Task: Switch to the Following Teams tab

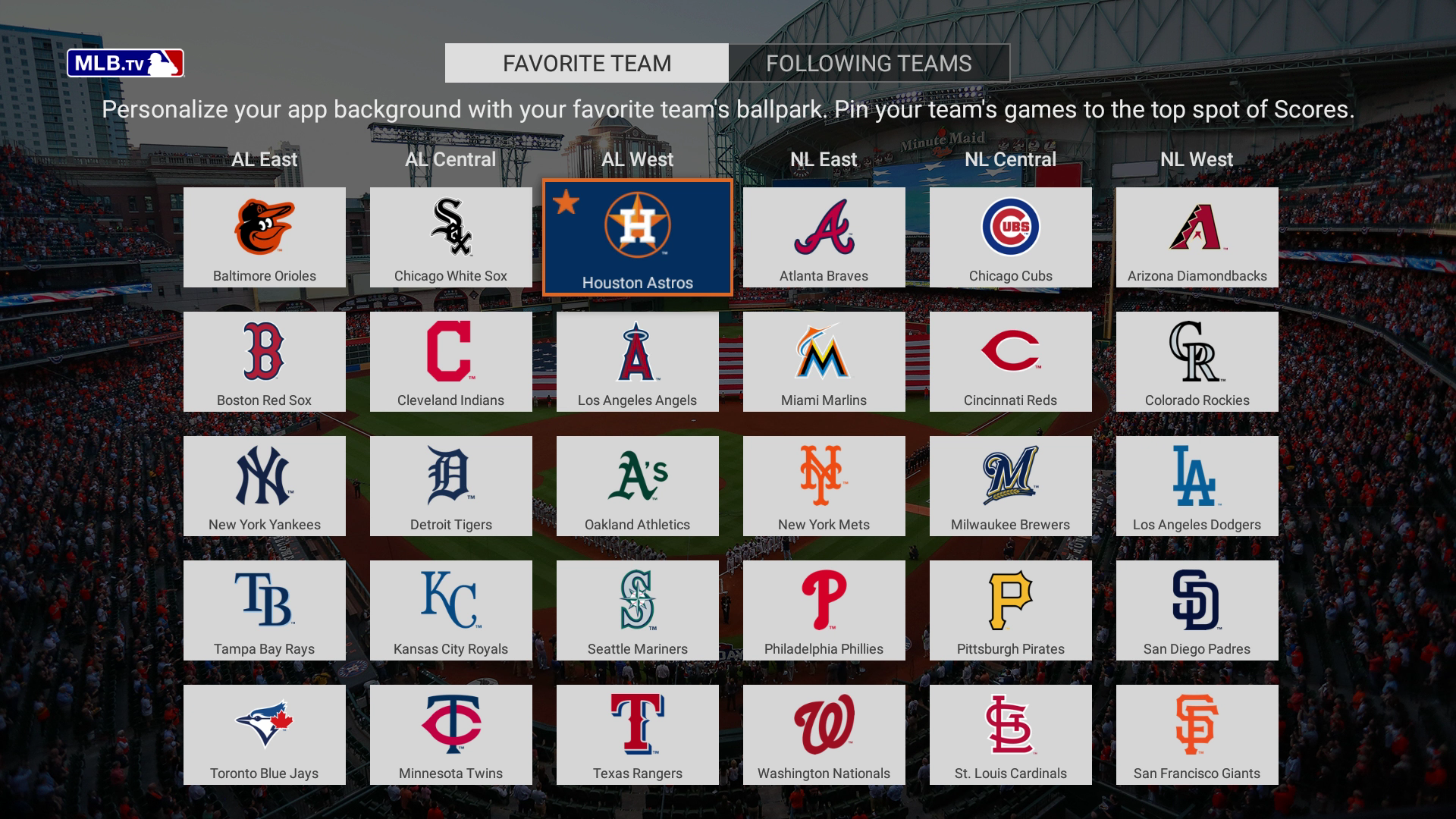Action: click(869, 64)
